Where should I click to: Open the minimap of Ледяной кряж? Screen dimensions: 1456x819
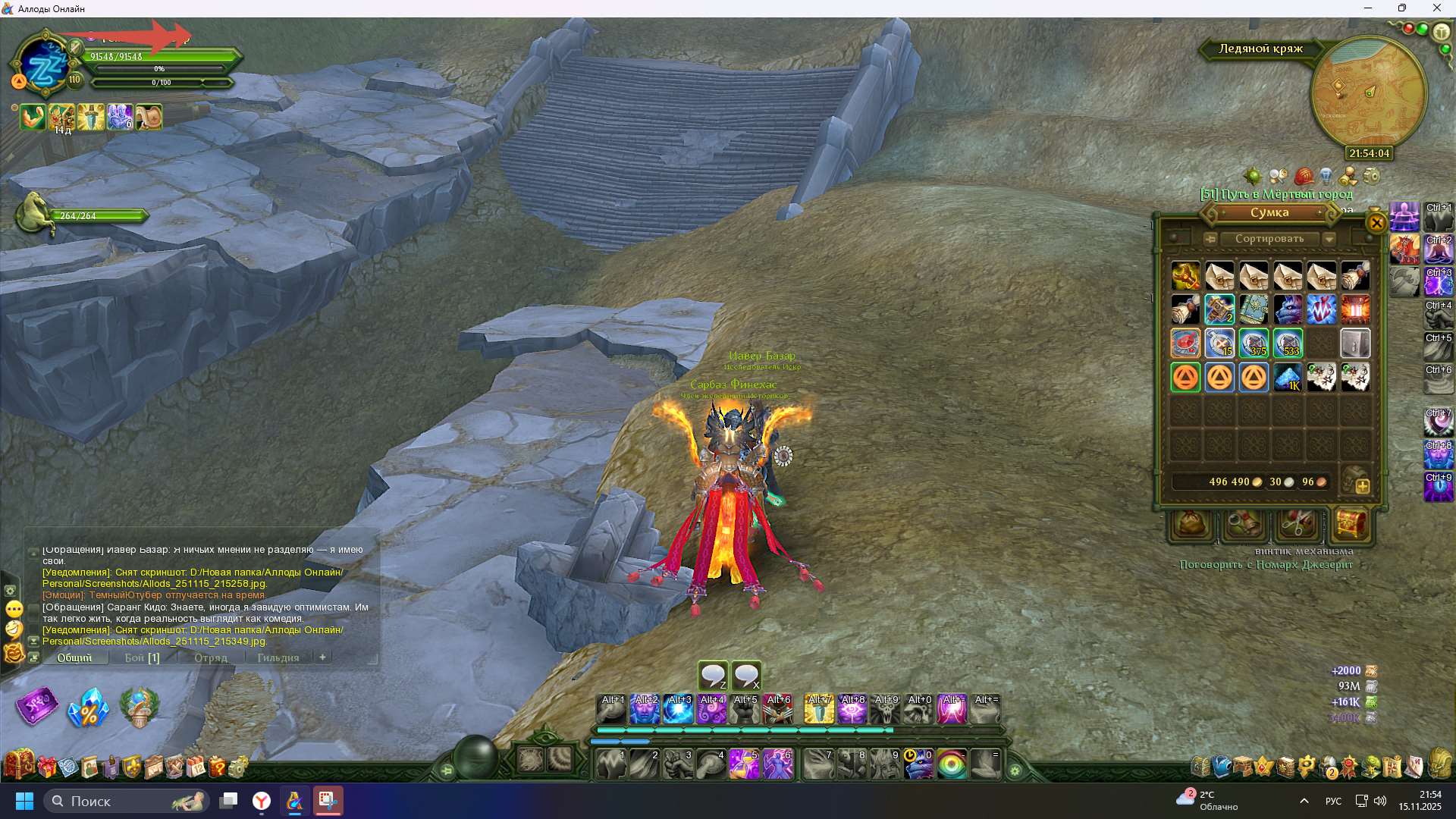1368,93
